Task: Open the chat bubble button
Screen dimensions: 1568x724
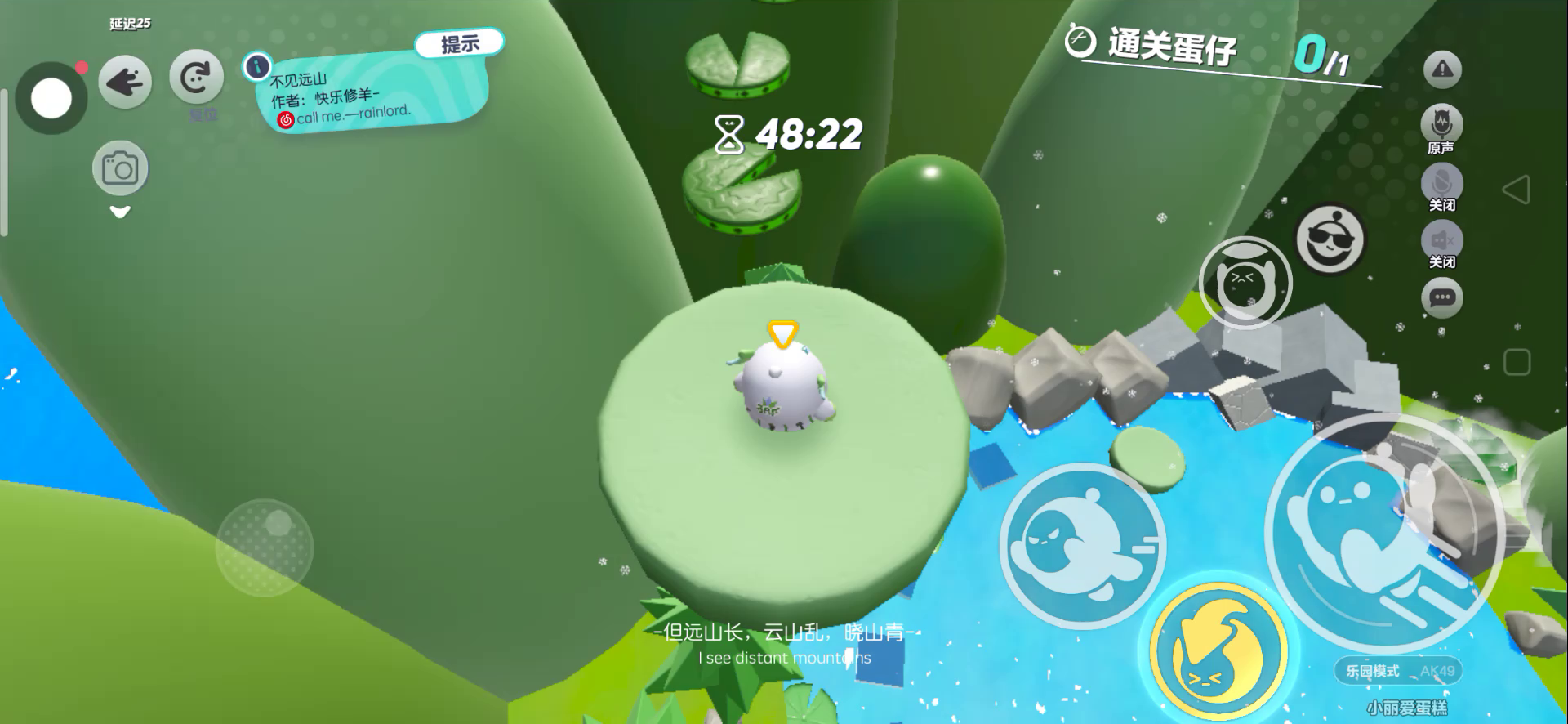Action: (1441, 297)
